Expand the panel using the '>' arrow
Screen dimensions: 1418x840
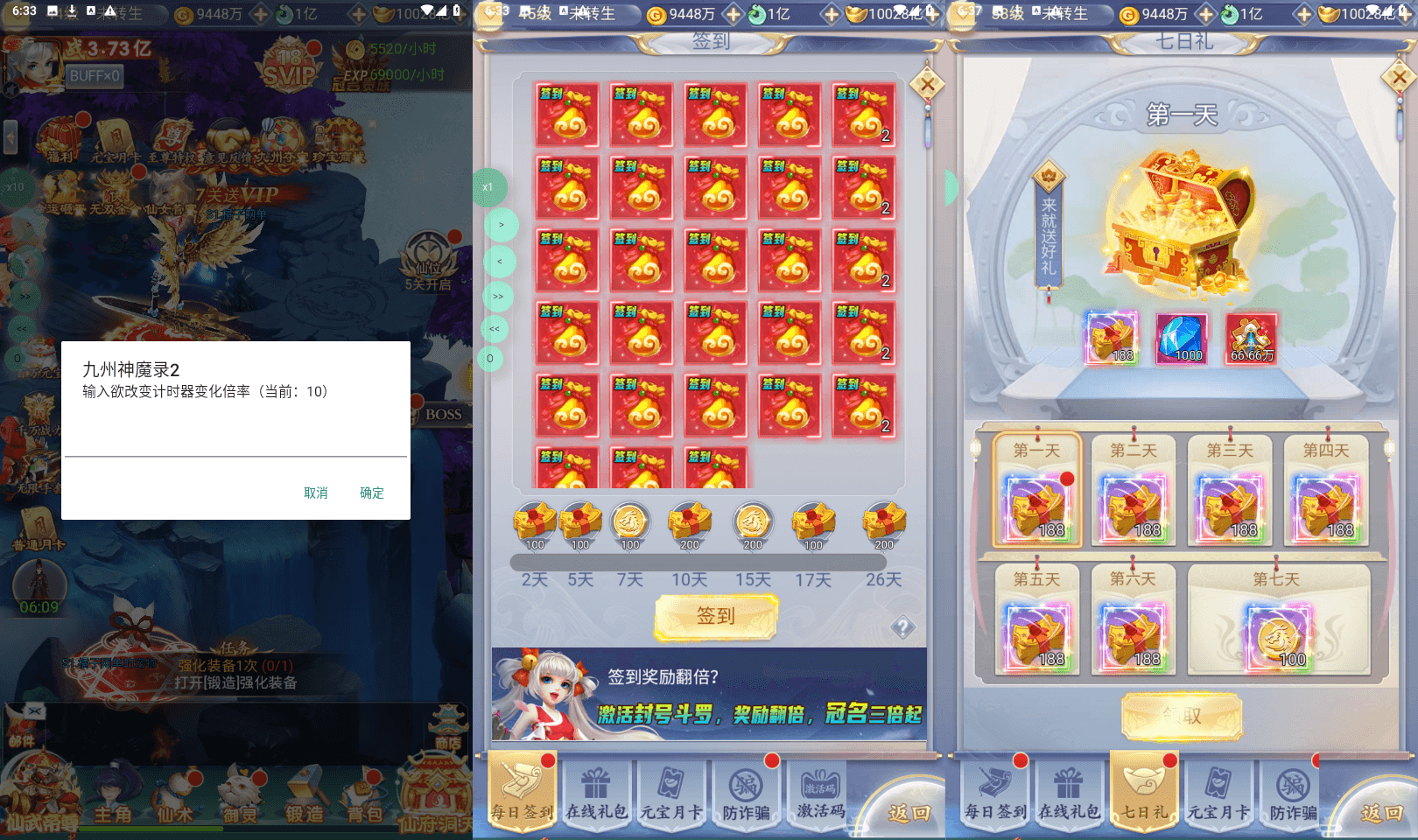coord(500,226)
